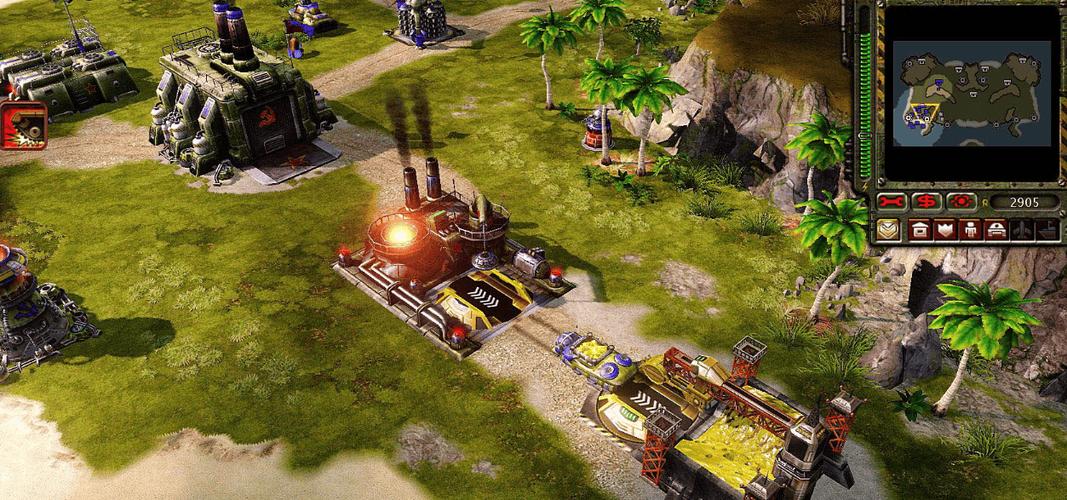
Task: Open the gold chevron tab
Action: (889, 230)
